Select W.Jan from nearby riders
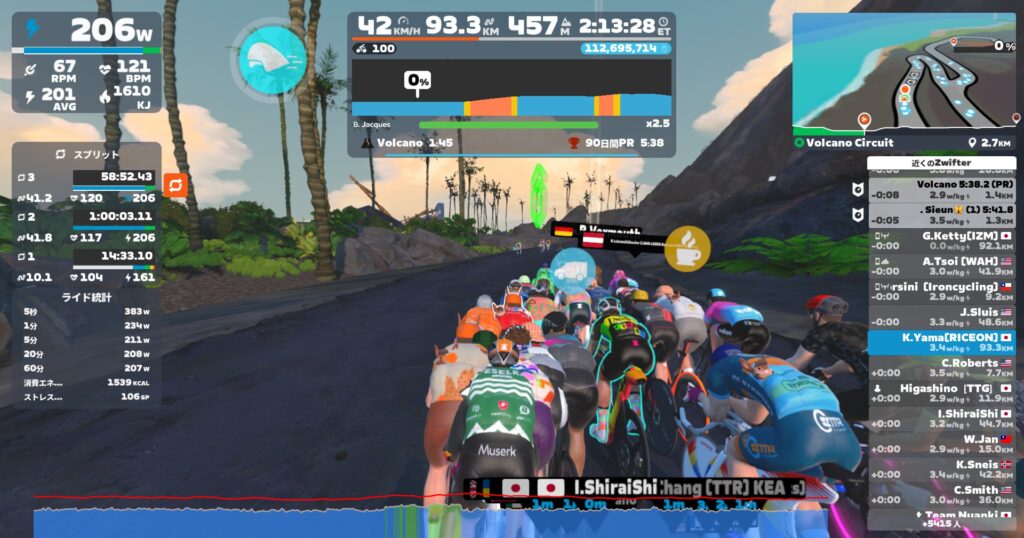 pyautogui.click(x=940, y=443)
